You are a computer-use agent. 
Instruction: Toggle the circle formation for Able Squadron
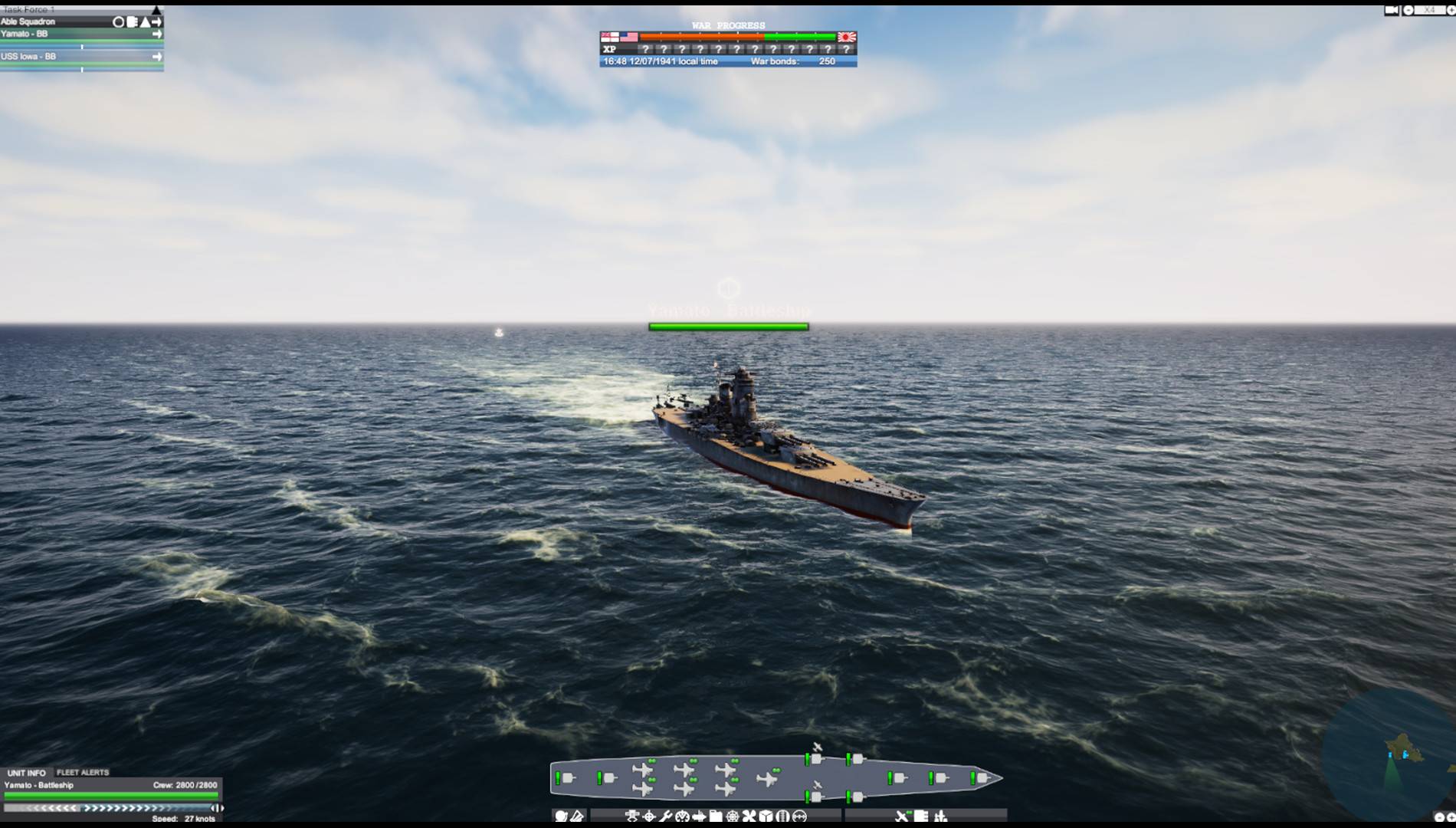[119, 22]
